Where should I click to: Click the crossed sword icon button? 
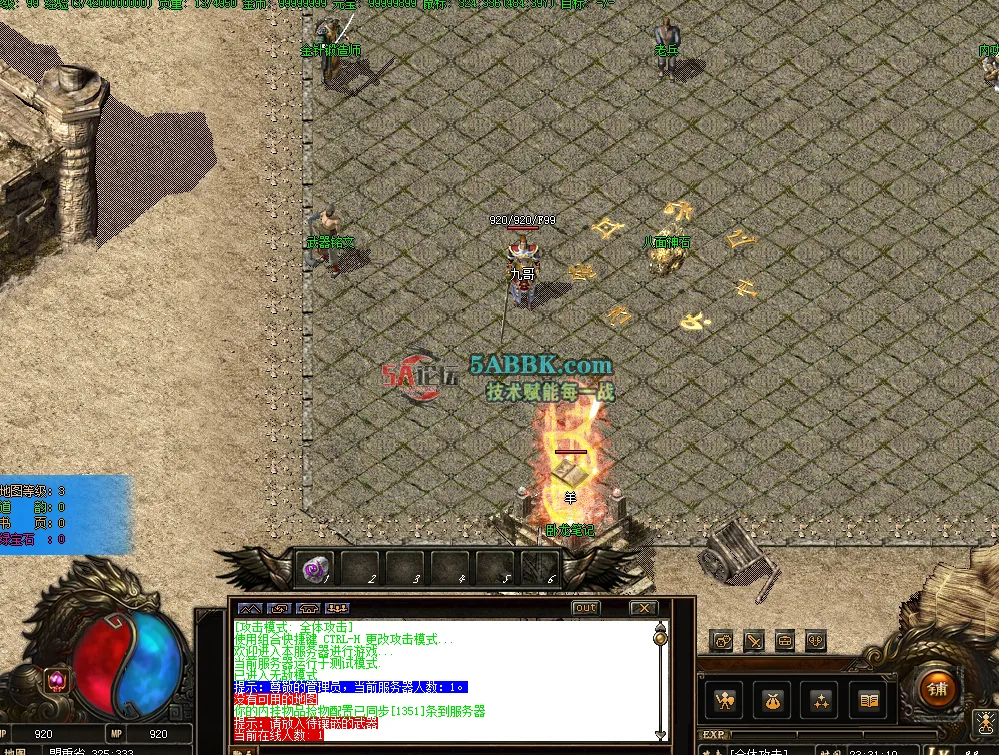(x=753, y=640)
